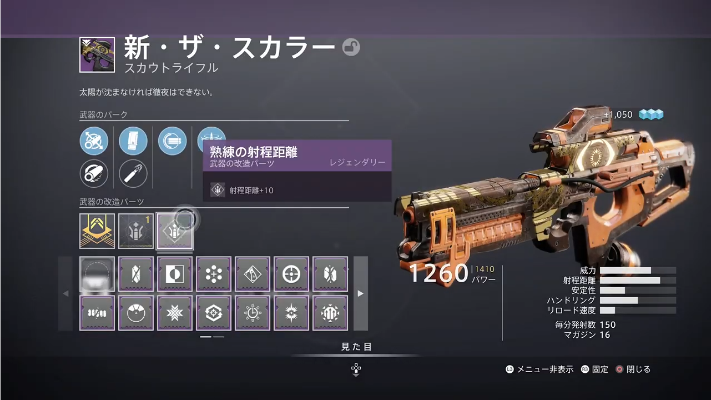Select the mod slot marked with a 1

click(x=135, y=232)
